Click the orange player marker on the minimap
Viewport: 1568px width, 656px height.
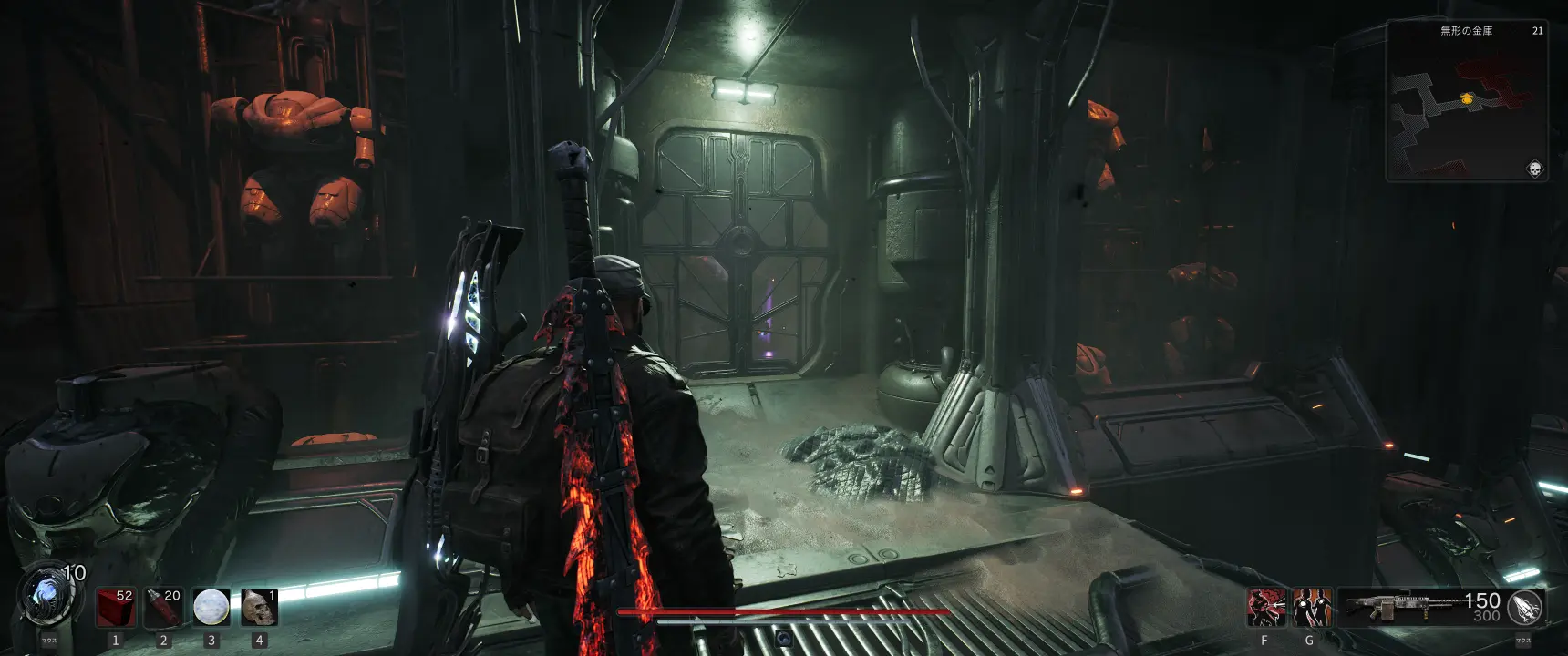1466,98
